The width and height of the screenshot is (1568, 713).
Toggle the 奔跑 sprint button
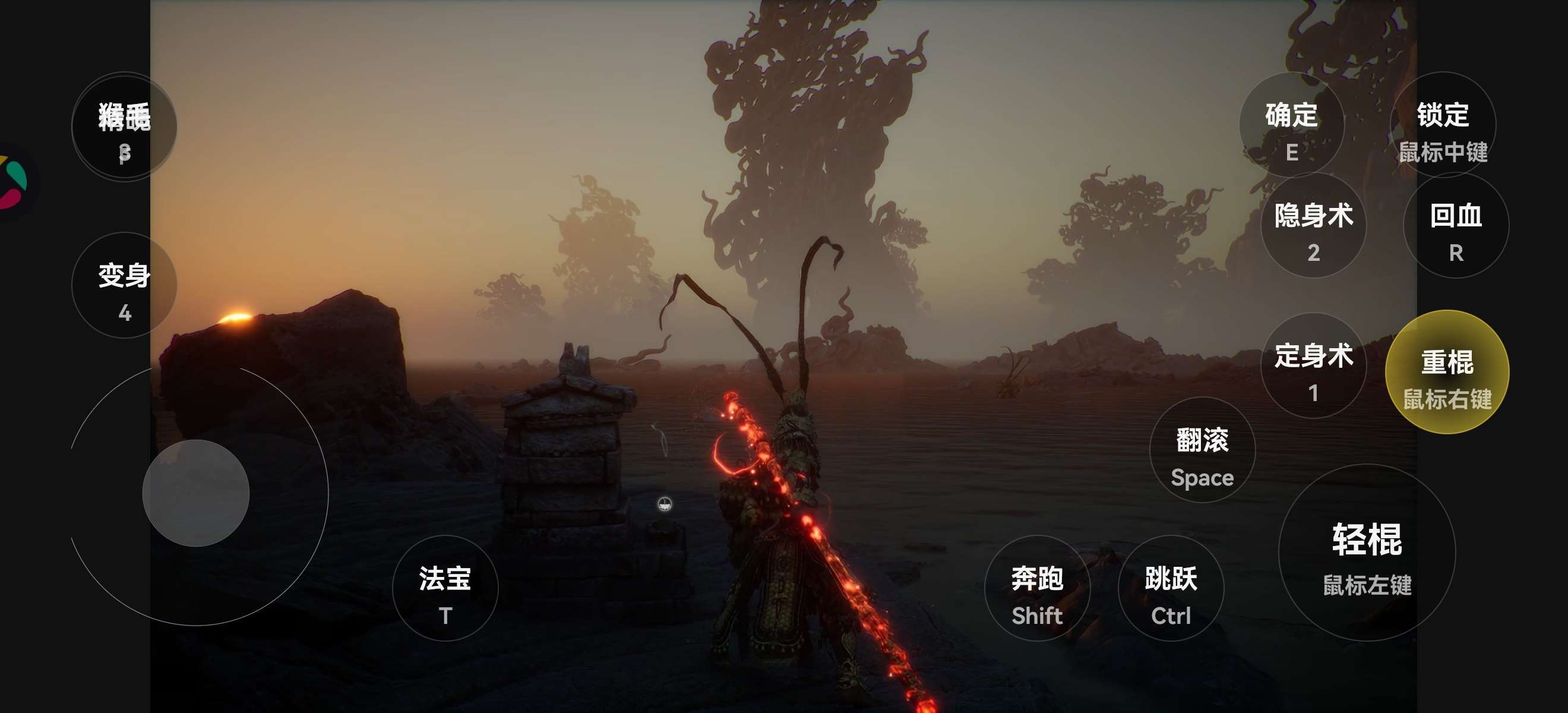1036,588
